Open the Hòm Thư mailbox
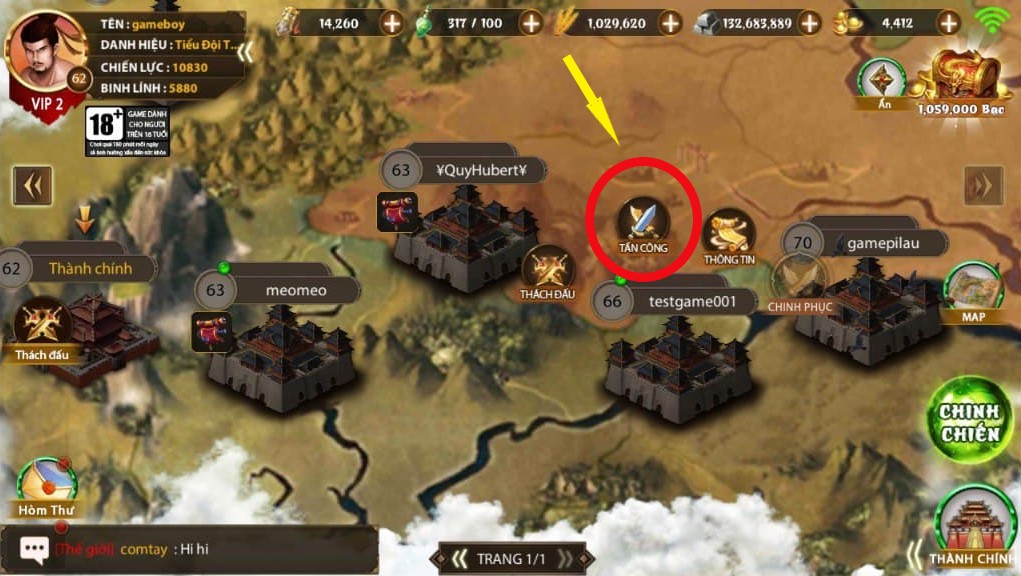This screenshot has width=1021, height=576. (x=47, y=487)
